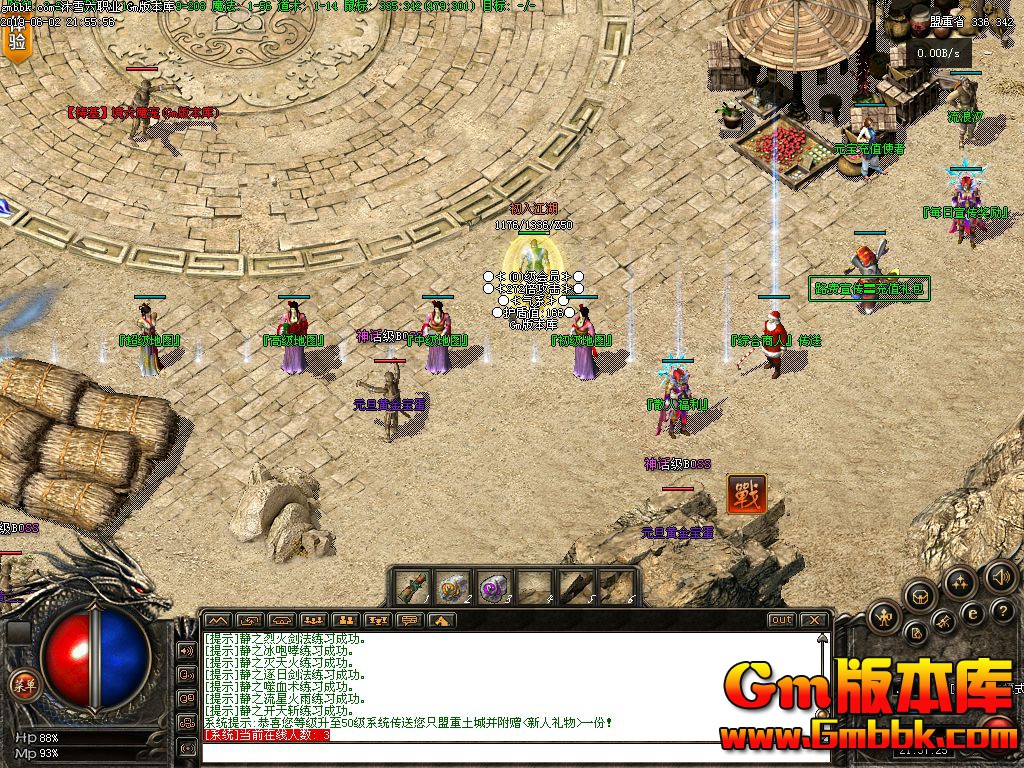Open the 菜单 round menu button

coord(23,684)
